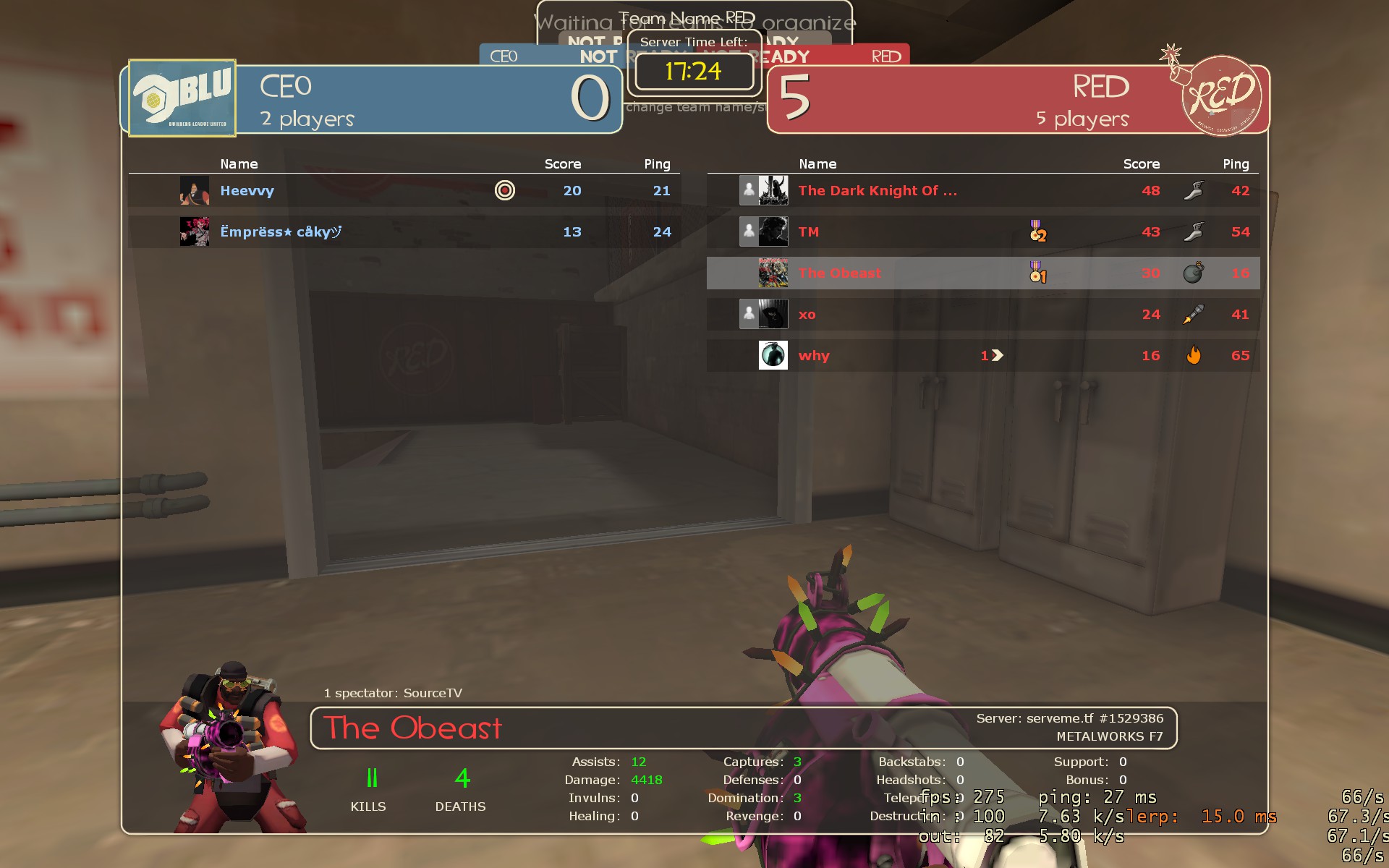Open The Dark Knight's avatar picture
The width and height of the screenshot is (1389, 868).
pos(773,191)
